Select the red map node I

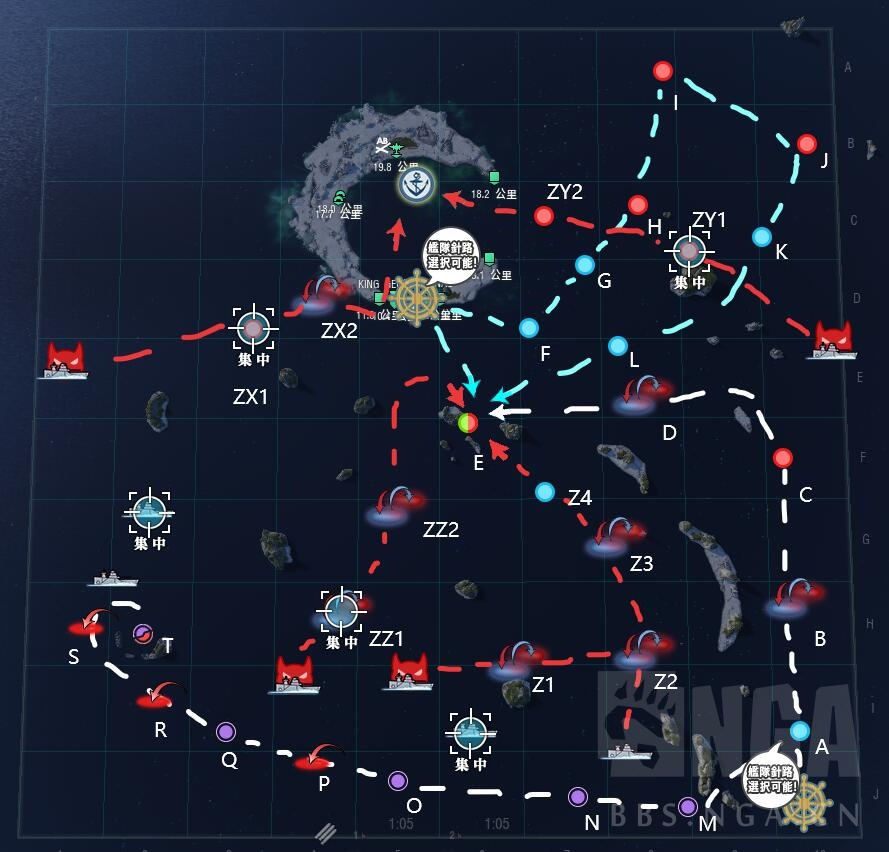pyautogui.click(x=662, y=71)
